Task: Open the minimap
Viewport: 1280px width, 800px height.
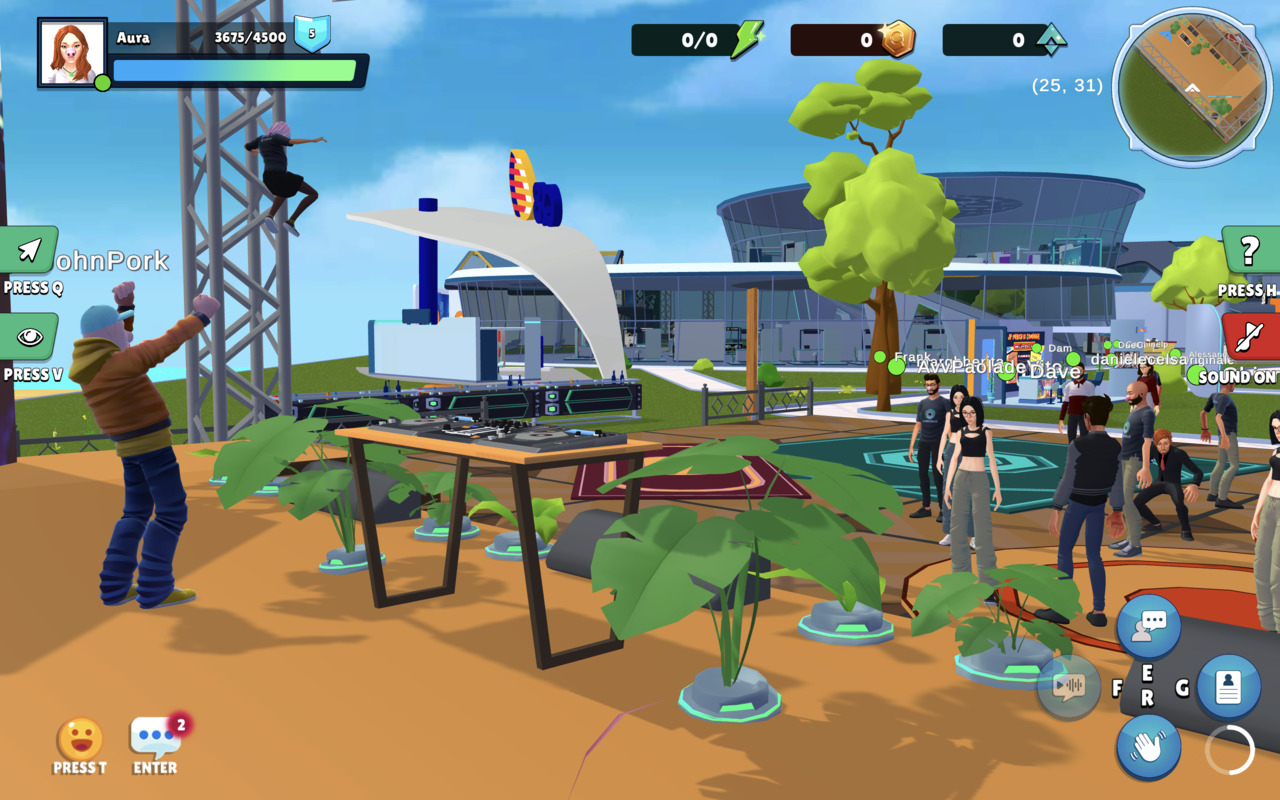Action: click(x=1192, y=87)
